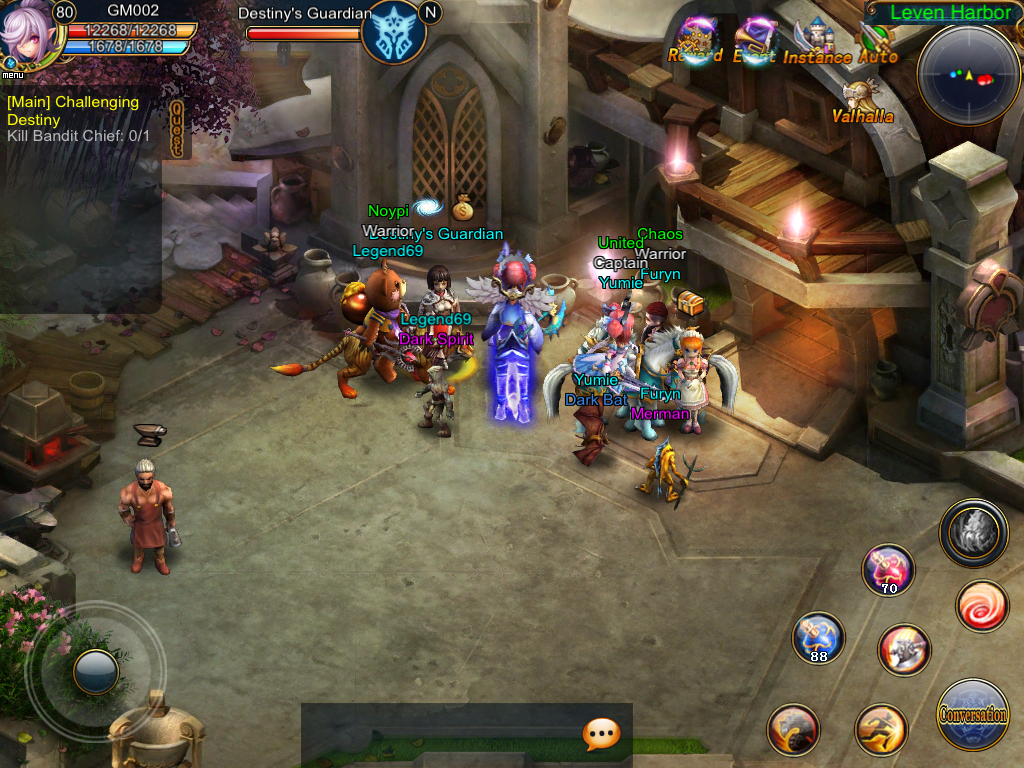Toggle Auto combat mode

[877, 41]
